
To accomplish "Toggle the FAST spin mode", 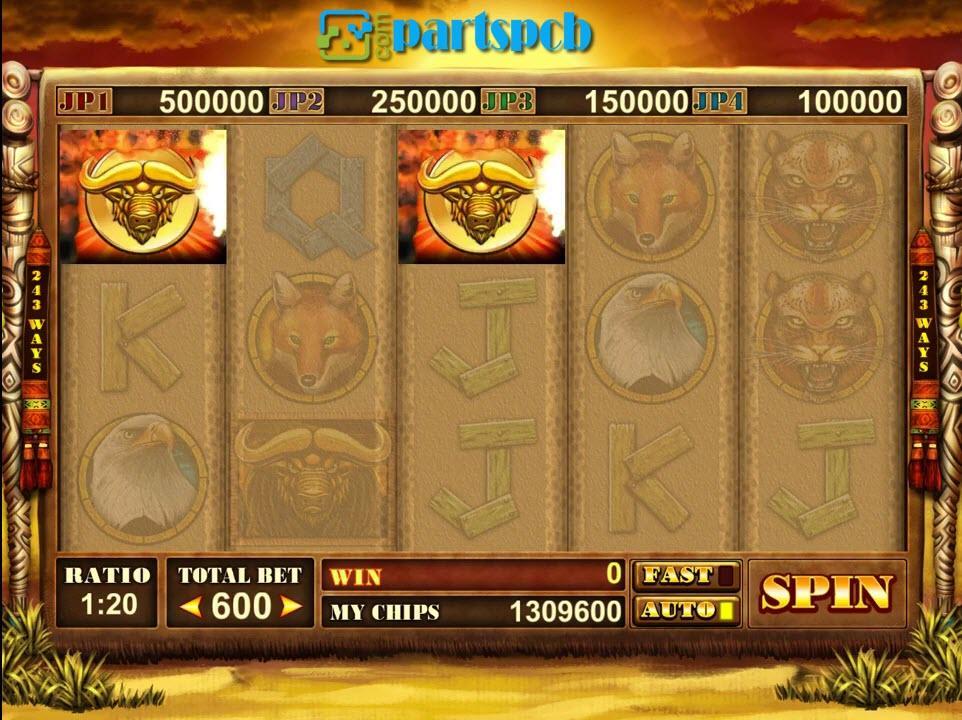I will click(686, 576).
